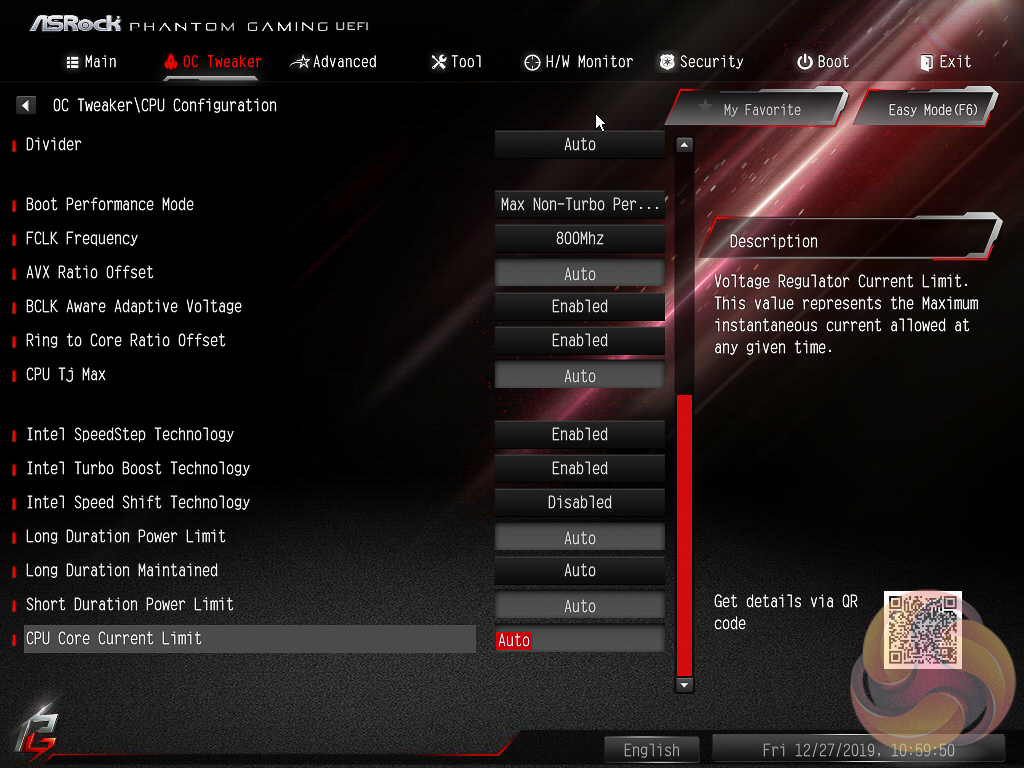
Task: Change the language from English
Action: point(651,750)
